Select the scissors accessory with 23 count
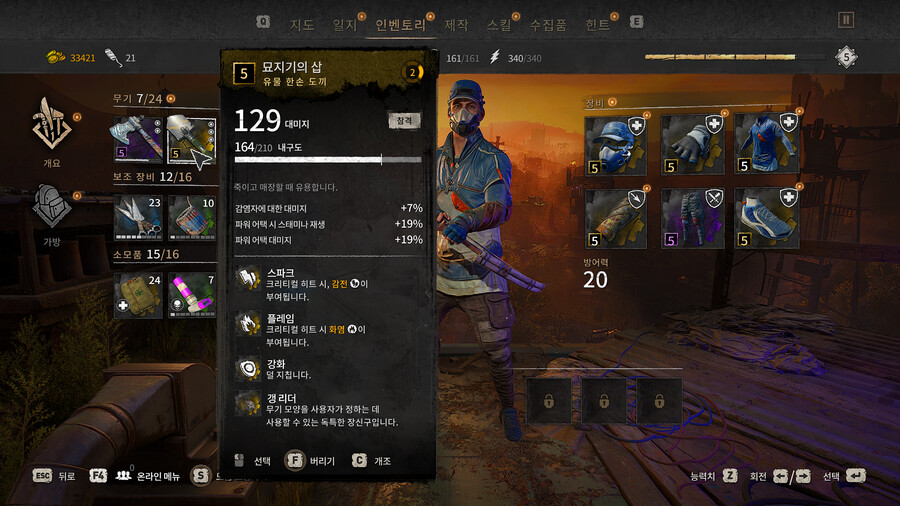This screenshot has height=506, width=900. (x=137, y=216)
